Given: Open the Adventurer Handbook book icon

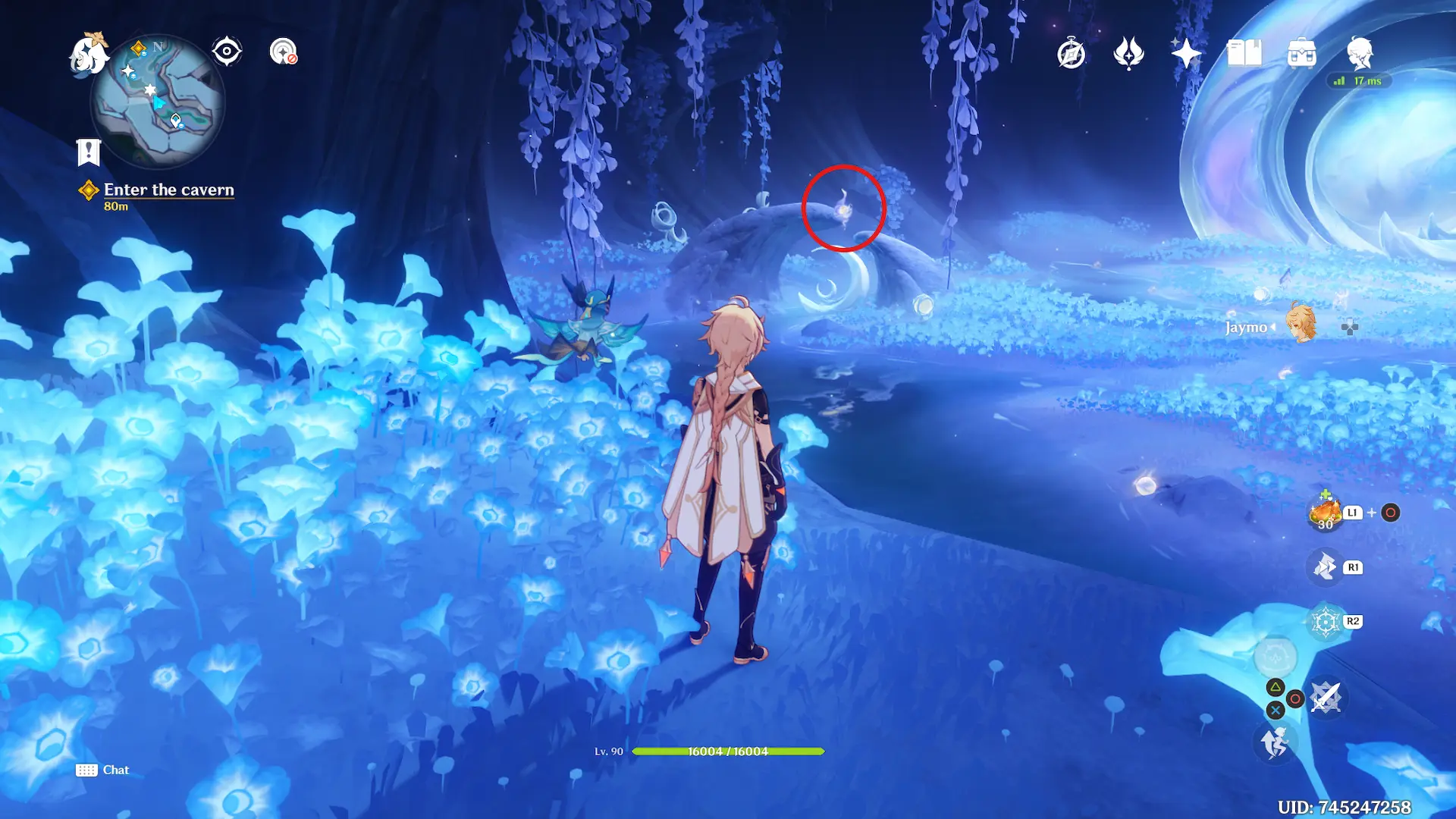Looking at the screenshot, I should click(1244, 54).
